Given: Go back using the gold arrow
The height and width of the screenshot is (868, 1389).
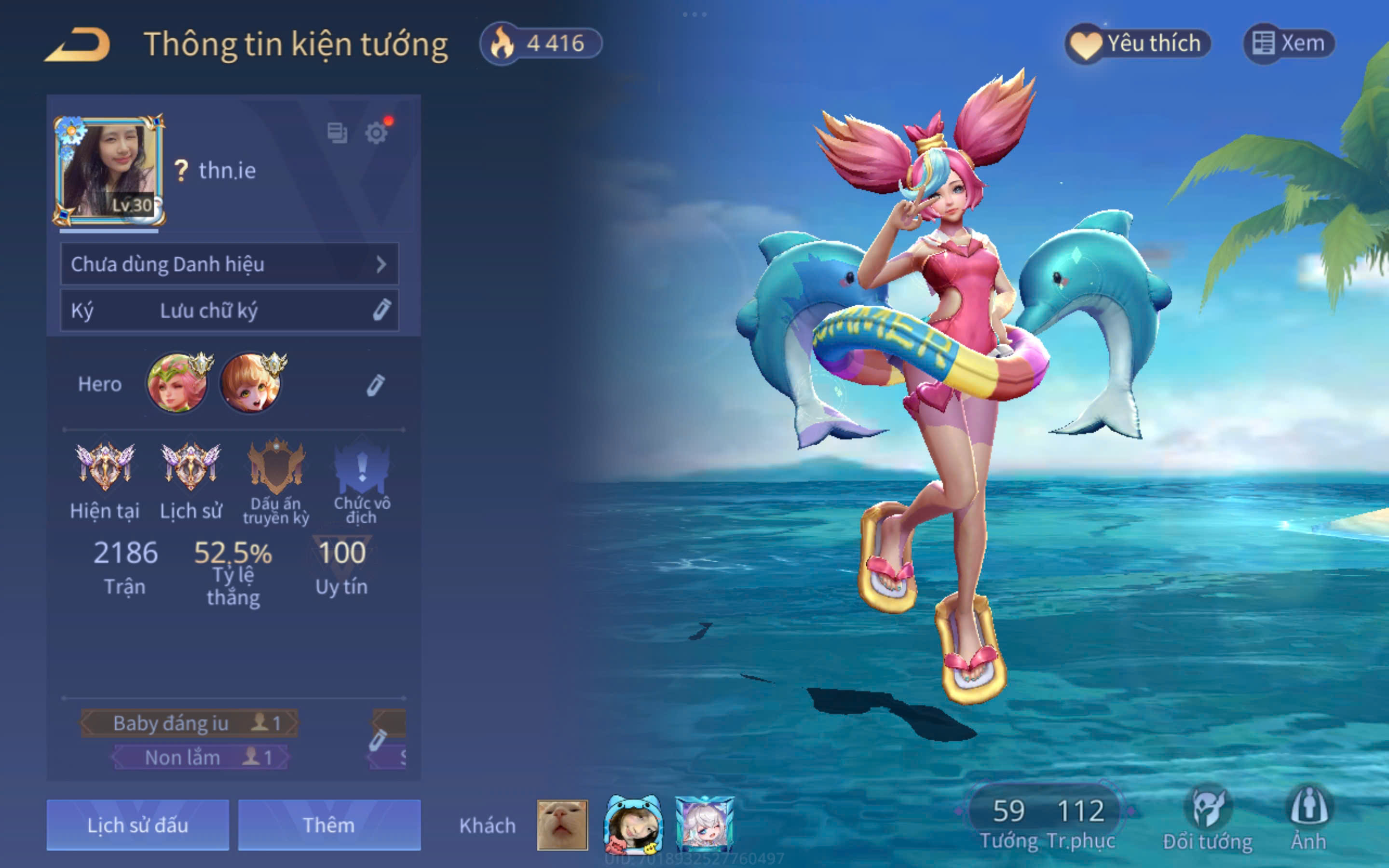Looking at the screenshot, I should [78, 45].
